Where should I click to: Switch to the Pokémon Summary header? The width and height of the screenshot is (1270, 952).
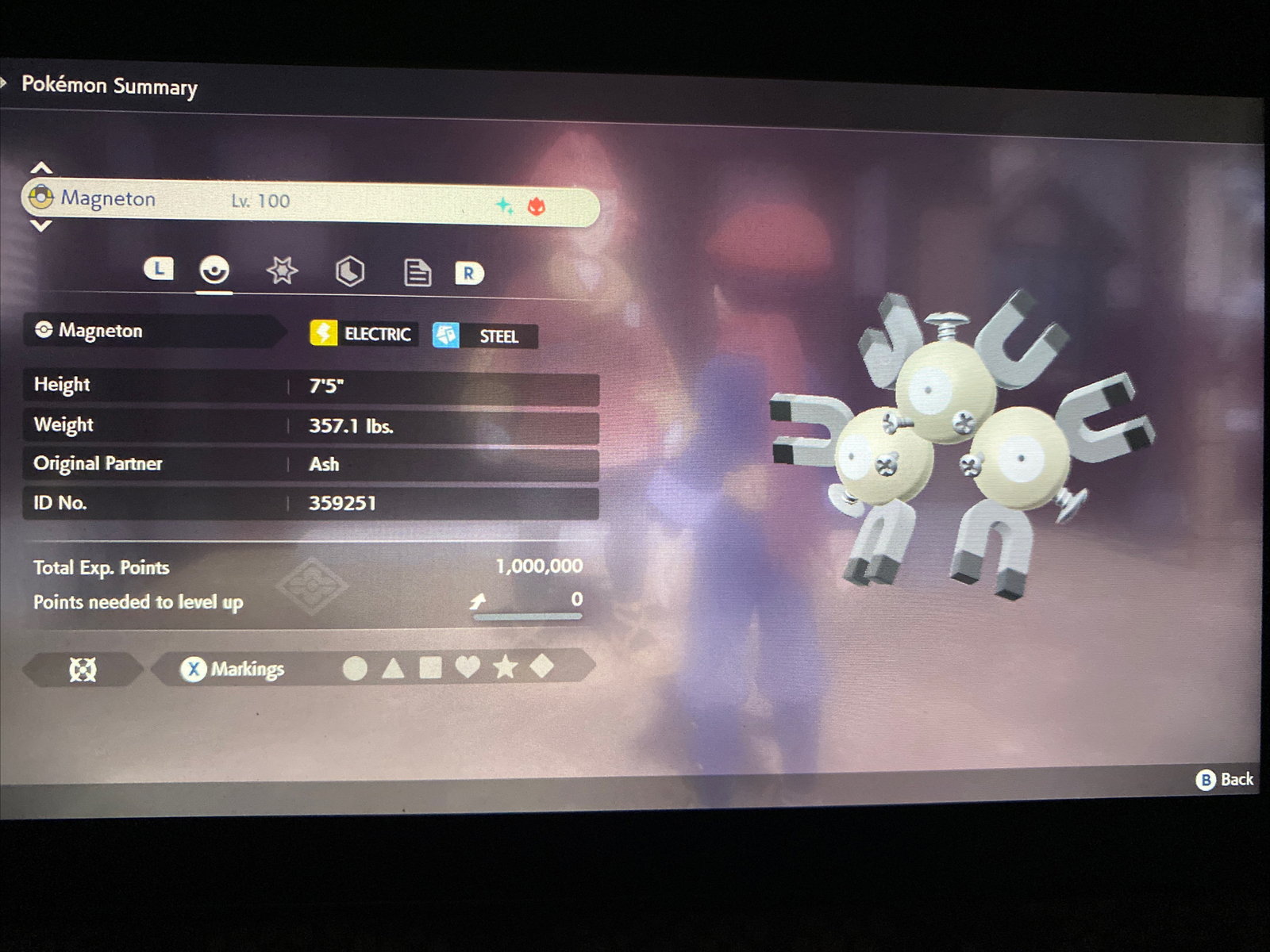coord(110,86)
